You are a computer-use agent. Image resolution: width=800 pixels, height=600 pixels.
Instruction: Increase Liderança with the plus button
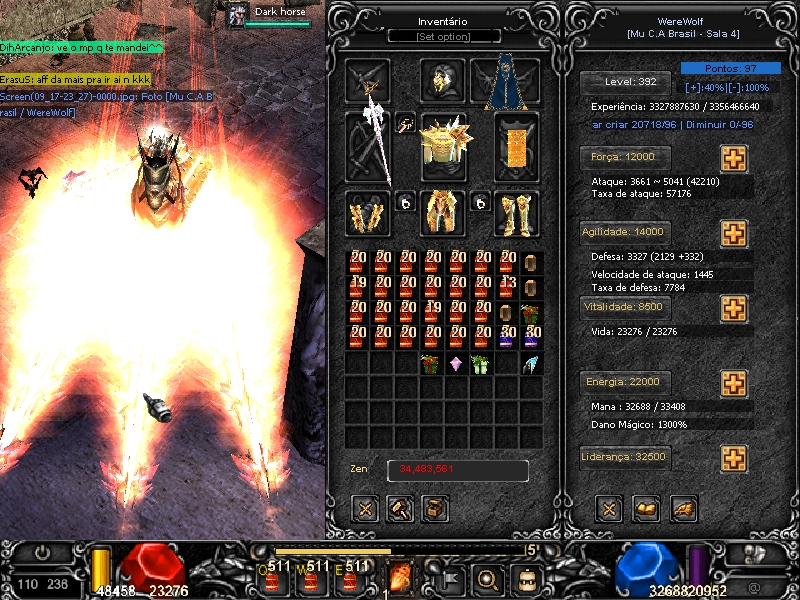pyautogui.click(x=734, y=458)
